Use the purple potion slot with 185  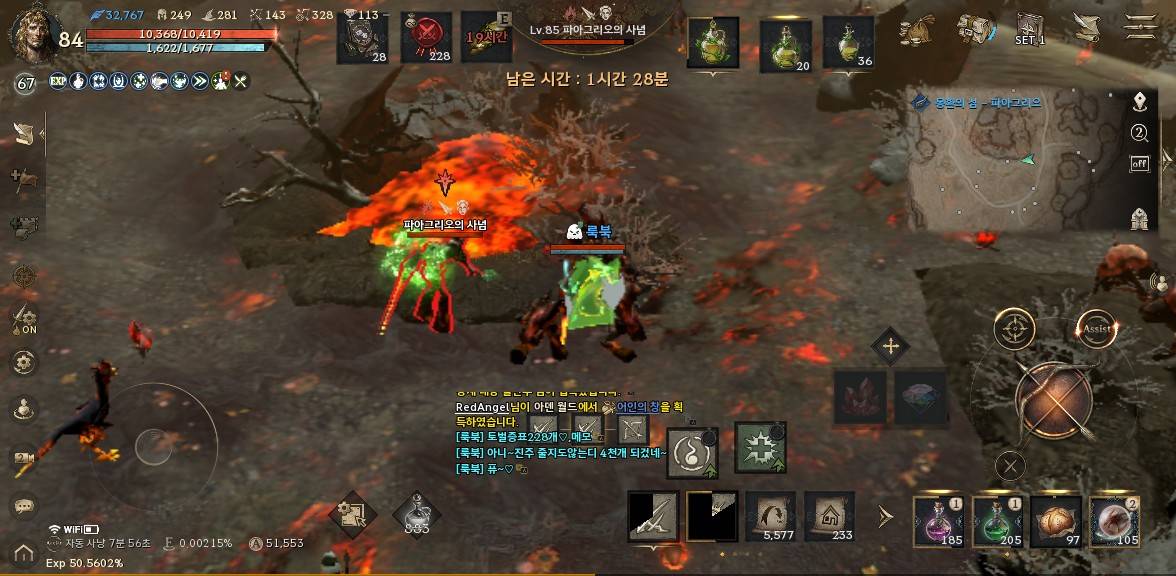[939, 521]
